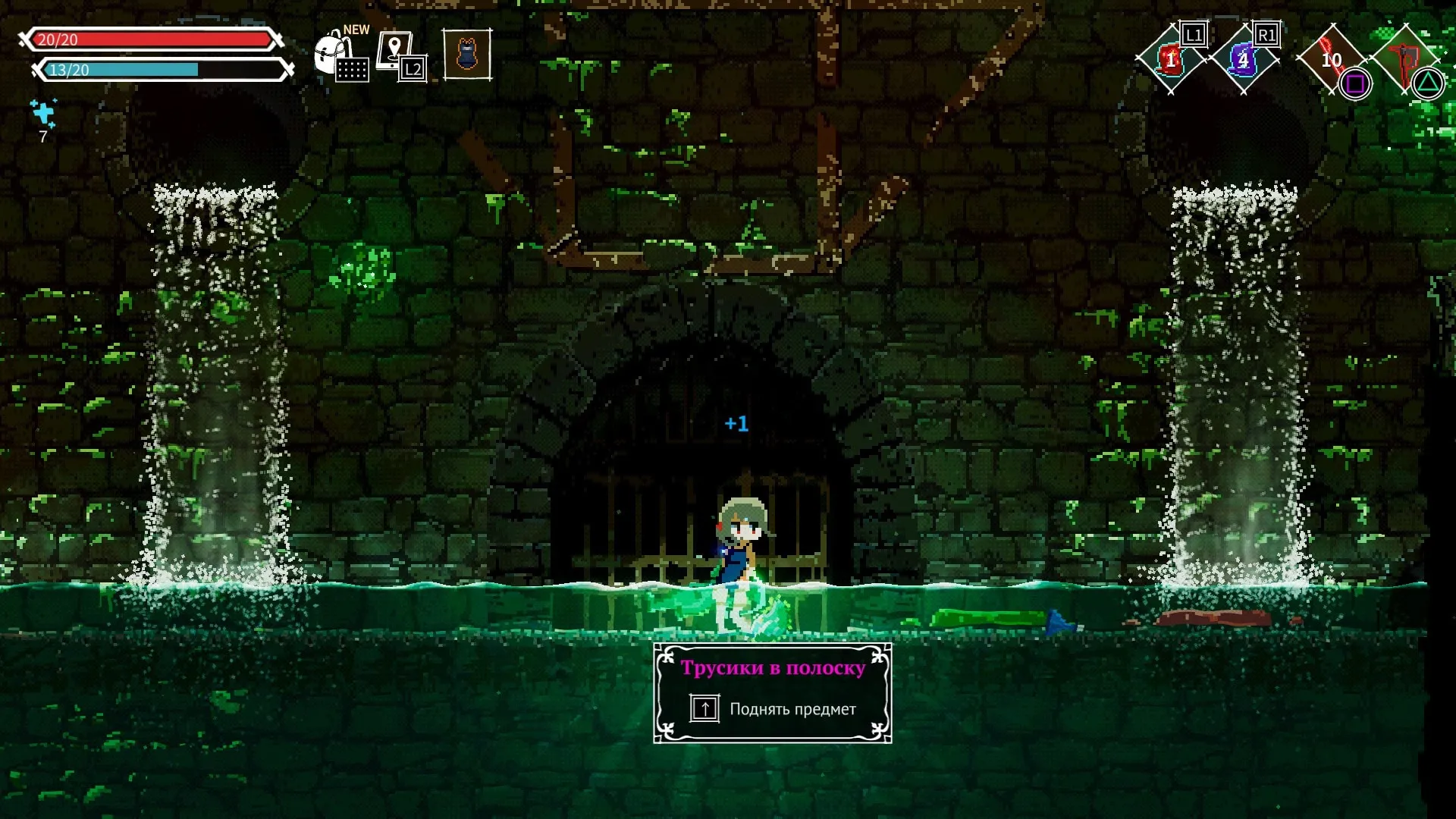Image resolution: width=1456 pixels, height=819 pixels.
Task: Use the purple potion slot
Action: [1243, 60]
